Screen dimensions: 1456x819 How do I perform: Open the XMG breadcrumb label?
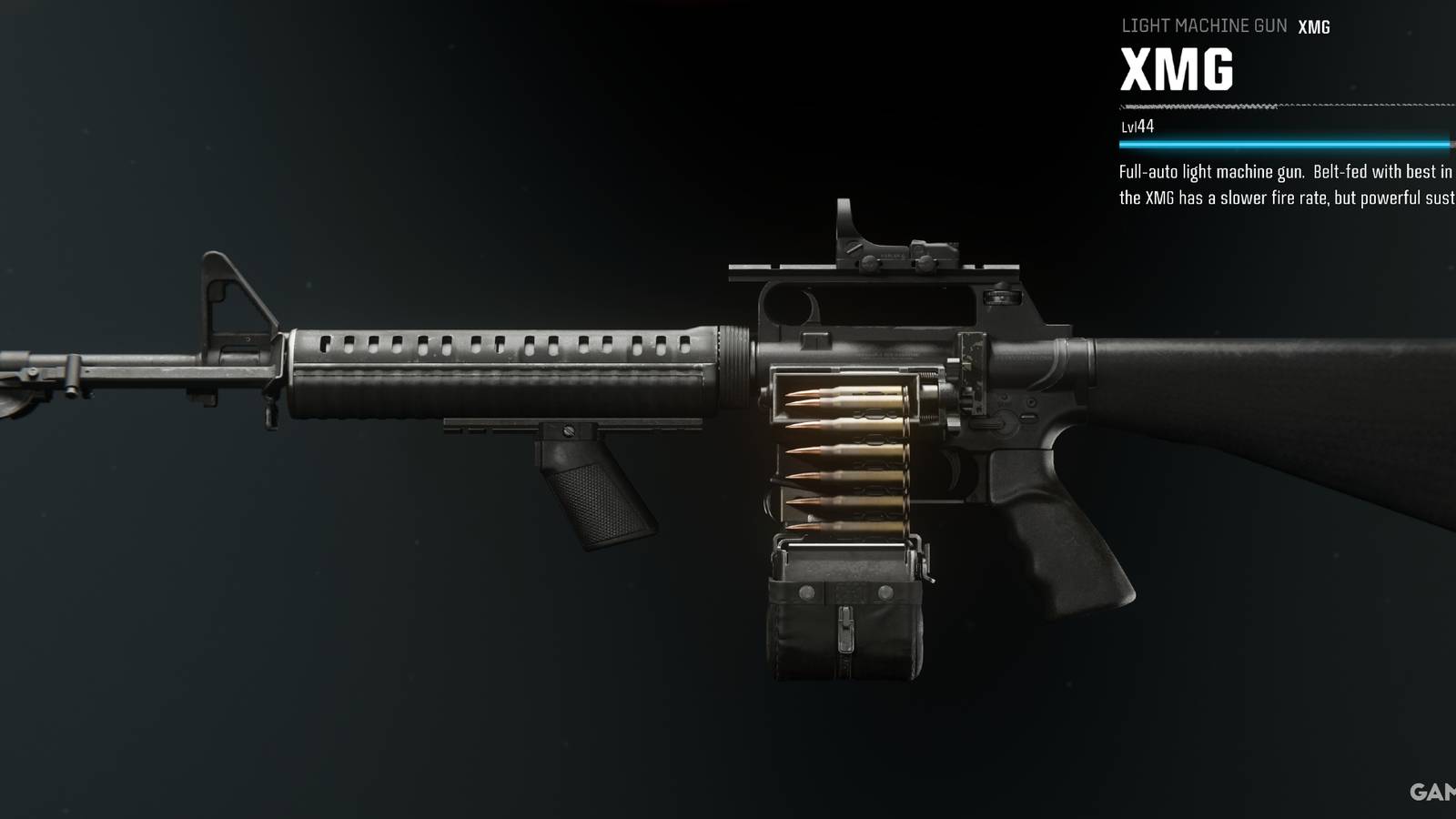pos(1313,26)
